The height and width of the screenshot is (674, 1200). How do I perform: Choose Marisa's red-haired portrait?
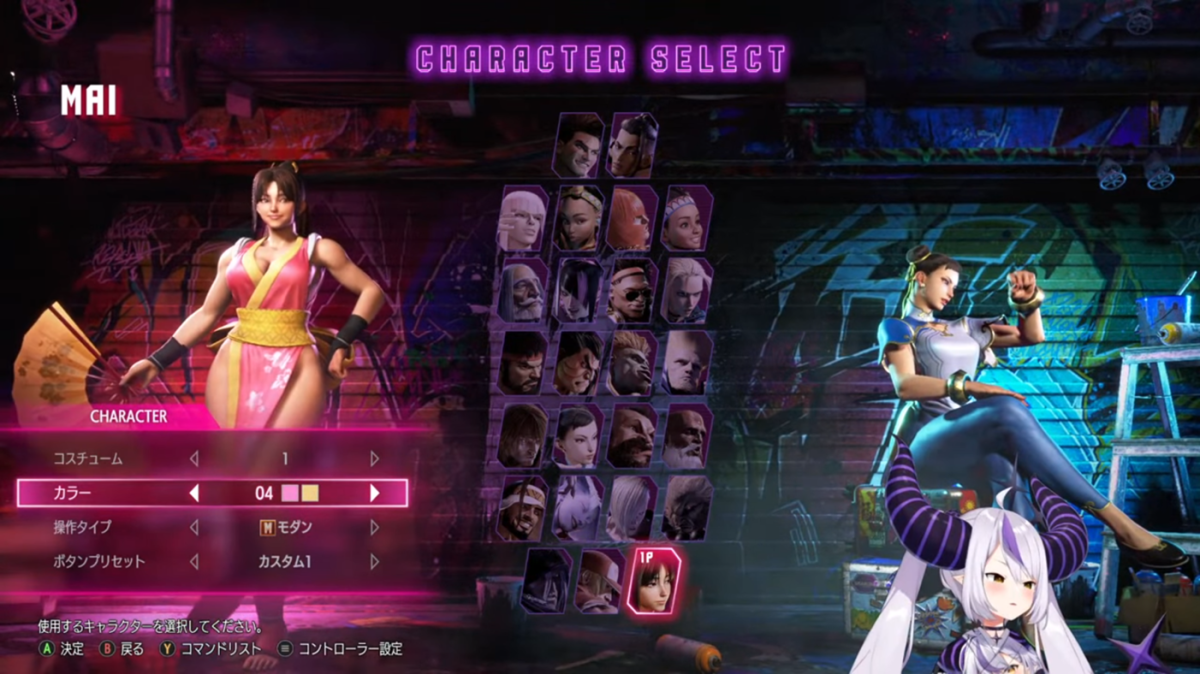point(632,219)
